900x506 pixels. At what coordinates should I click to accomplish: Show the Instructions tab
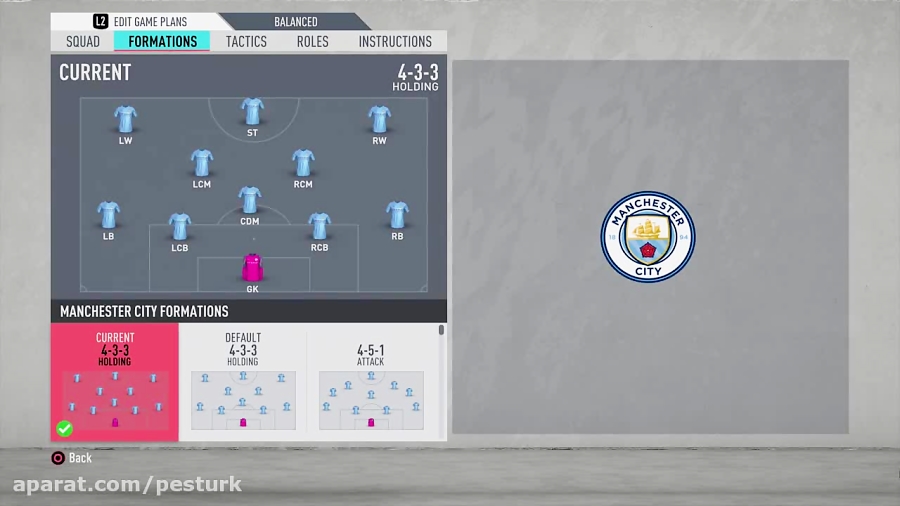click(x=395, y=41)
